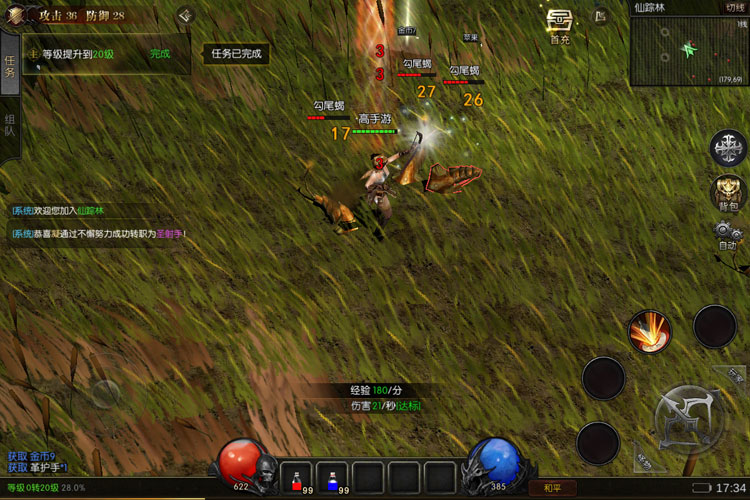Activate the fire slash skill

pos(649,330)
